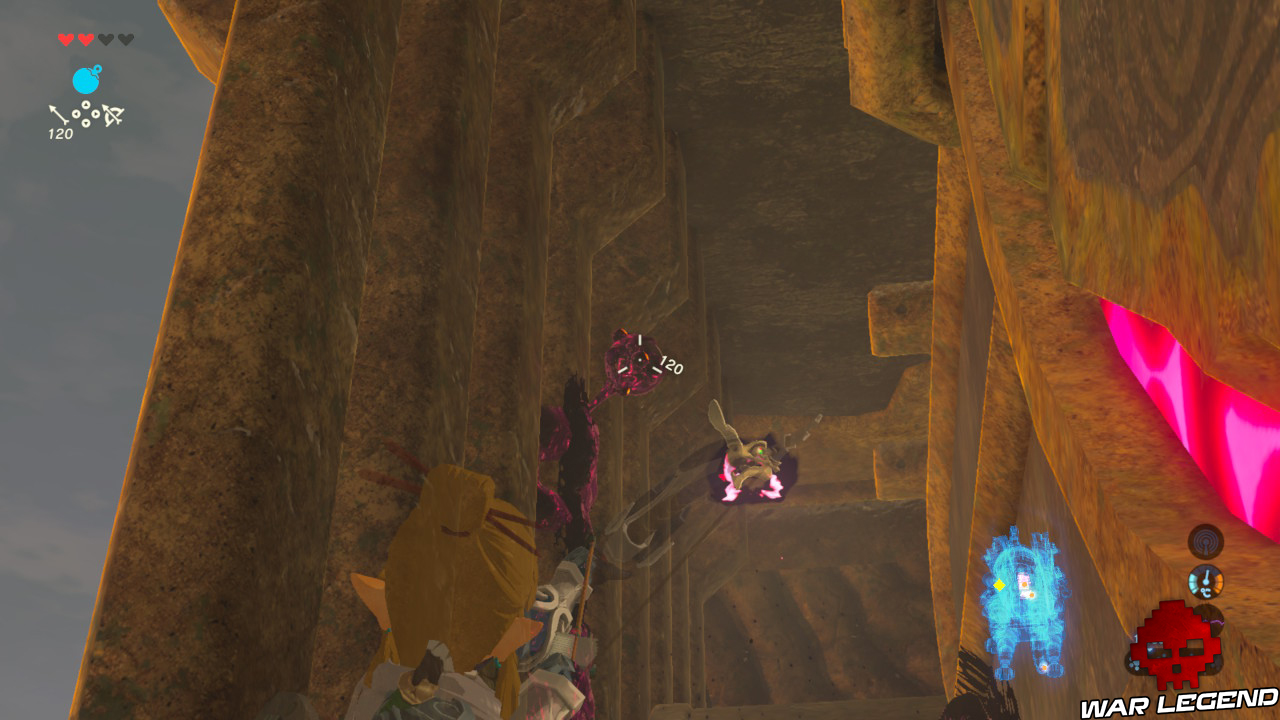Image resolution: width=1280 pixels, height=720 pixels.
Task: Click the bow and arrow weapon icon
Action: click(x=111, y=115)
